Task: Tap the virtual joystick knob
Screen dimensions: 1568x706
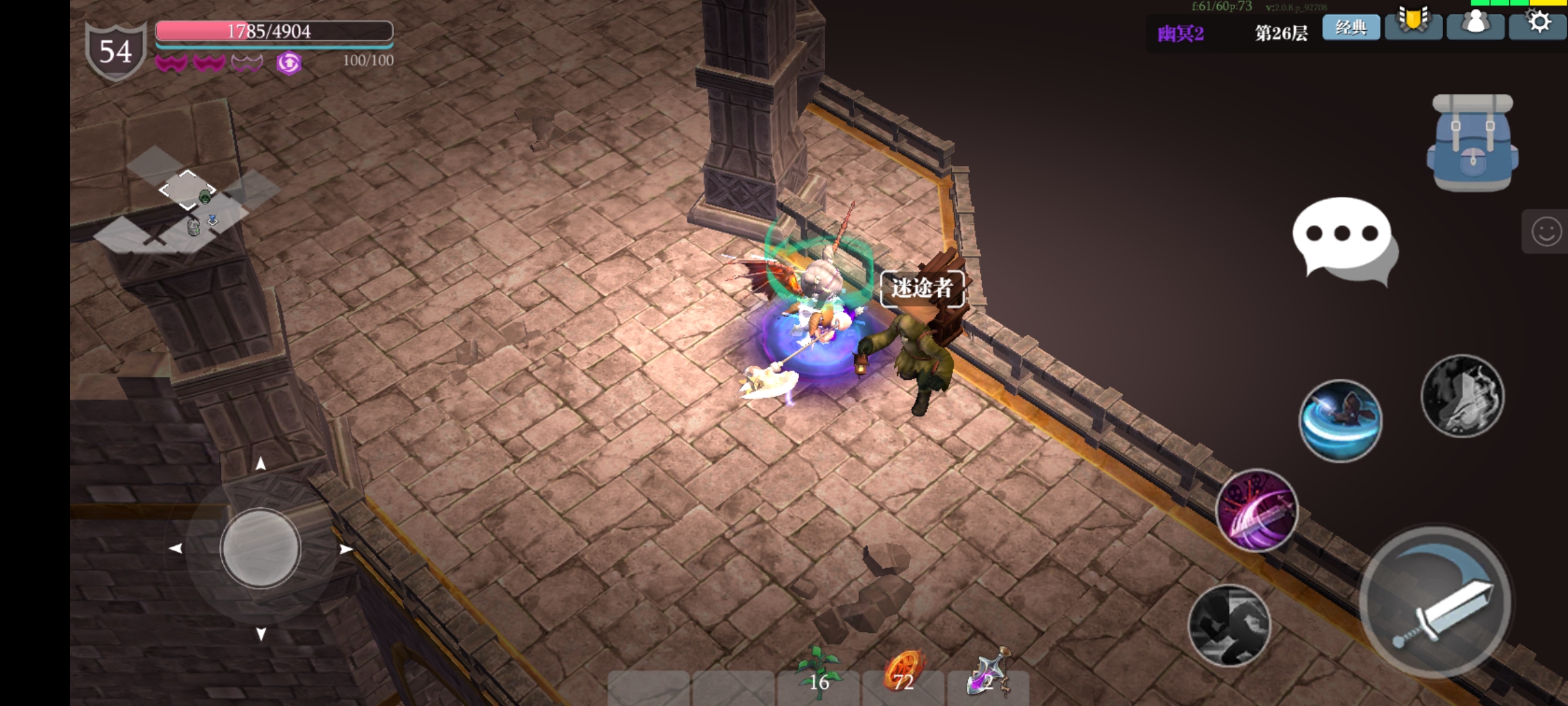Action: tap(260, 548)
